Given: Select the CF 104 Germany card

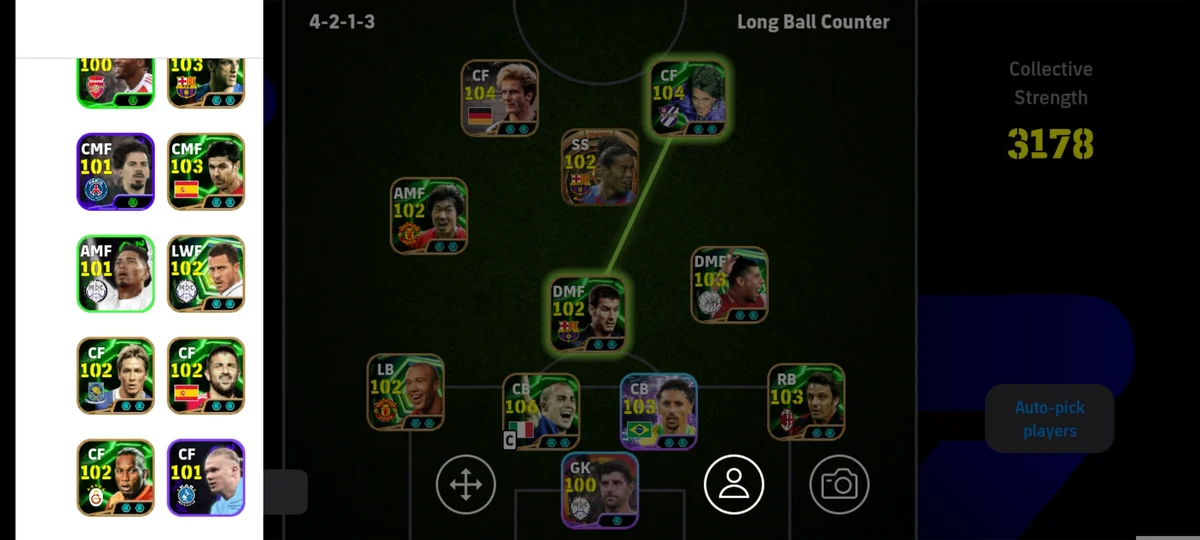Looking at the screenshot, I should click(x=500, y=98).
